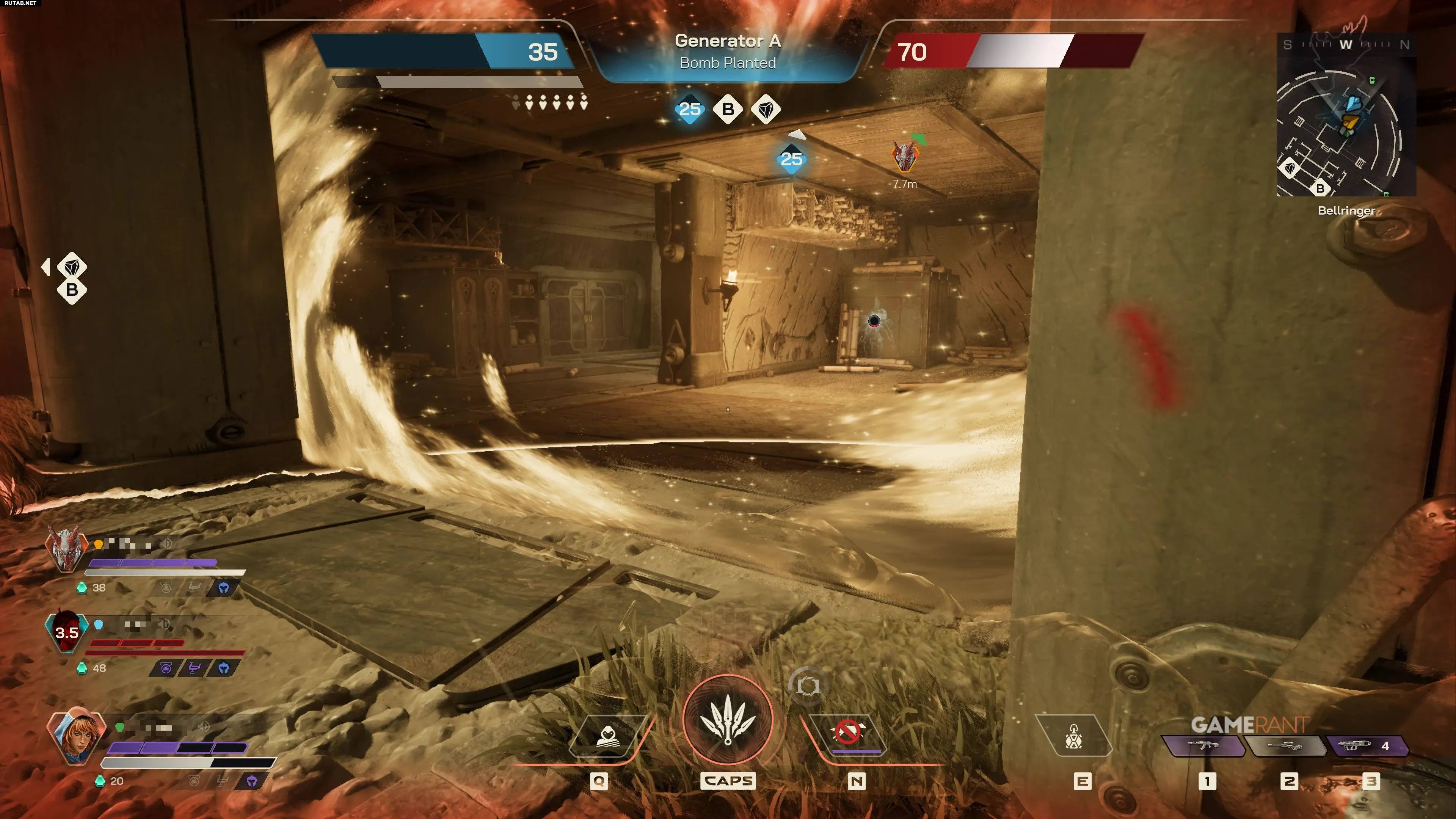Image resolution: width=1456 pixels, height=819 pixels.
Task: Click the blue 25 objective icon under Generator A
Action: click(690, 109)
